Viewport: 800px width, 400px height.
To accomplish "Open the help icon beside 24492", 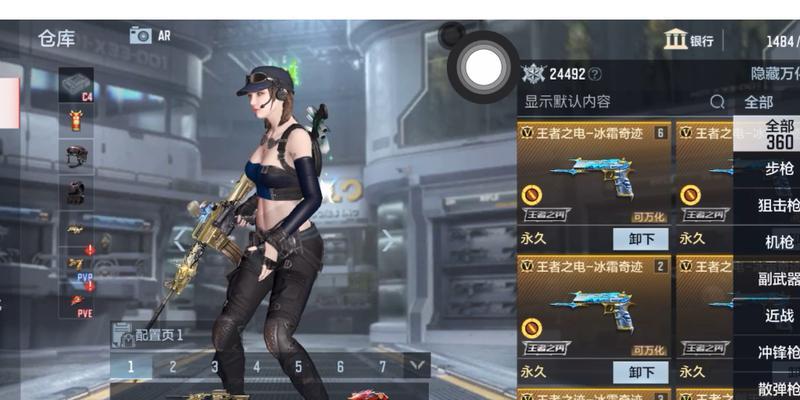I will pos(595,74).
